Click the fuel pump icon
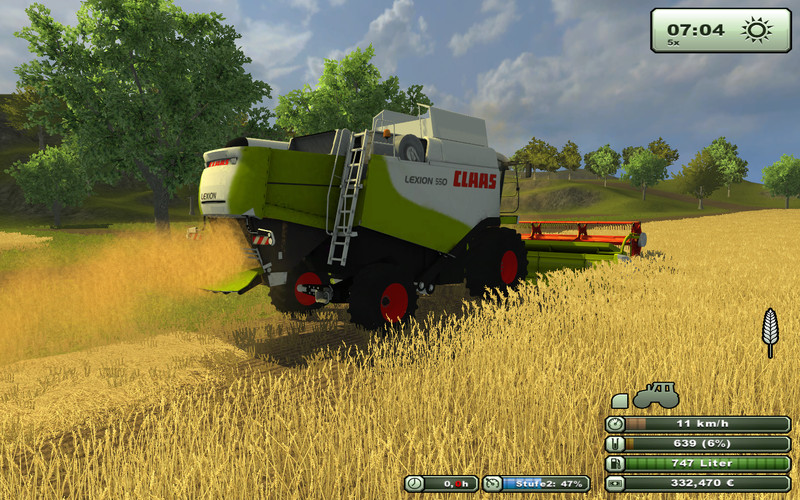This screenshot has height=500, width=800. [x=615, y=463]
